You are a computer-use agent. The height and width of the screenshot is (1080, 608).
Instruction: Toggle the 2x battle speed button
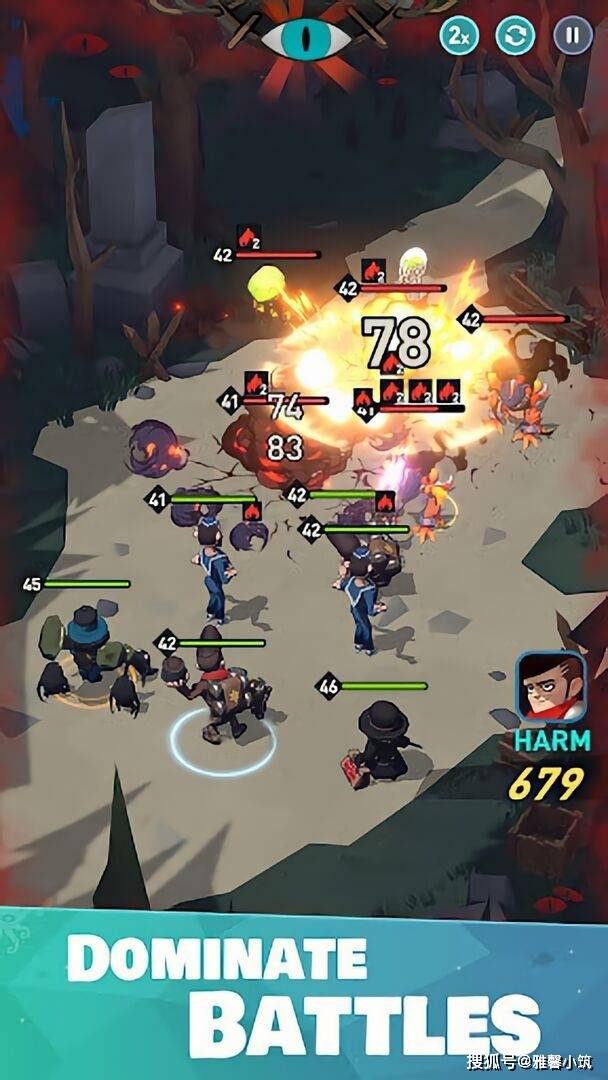[x=459, y=36]
